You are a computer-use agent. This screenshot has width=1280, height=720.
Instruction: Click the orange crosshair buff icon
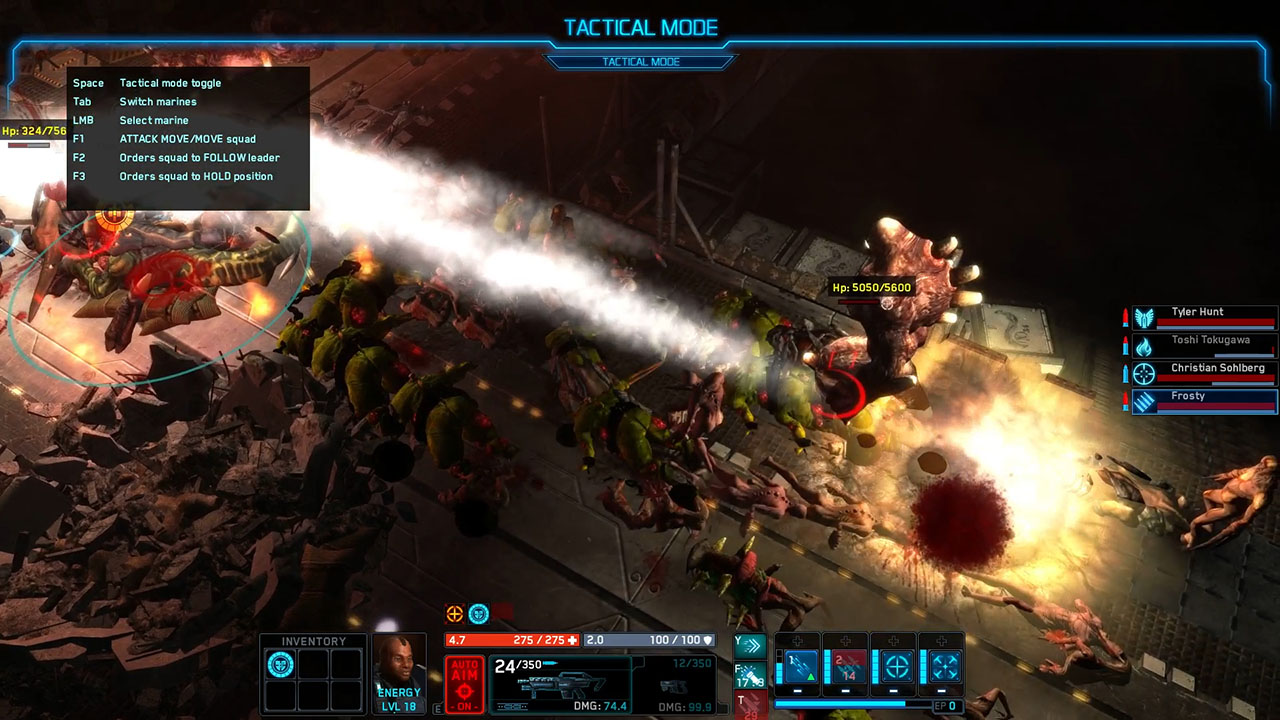coord(455,614)
